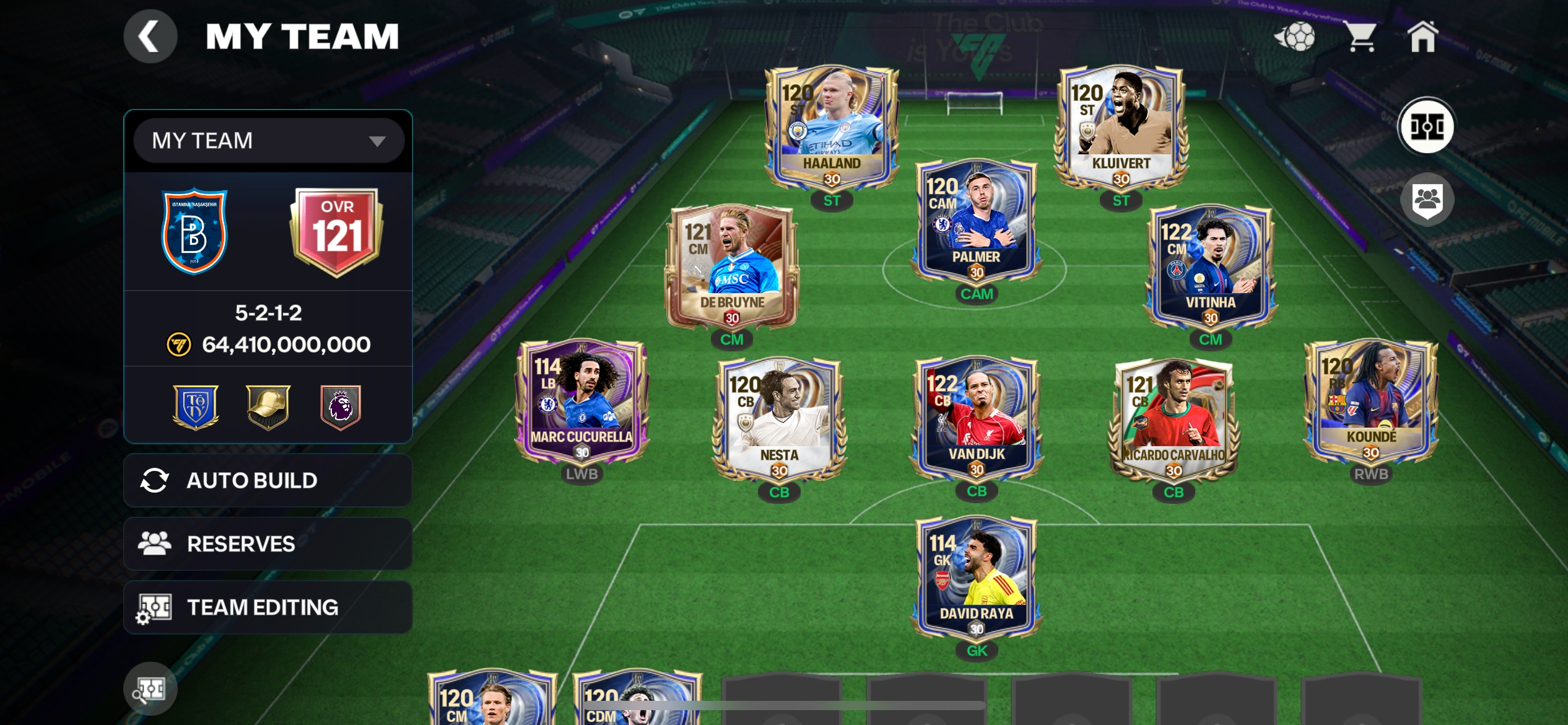Enter TEAM EDITING mode

(x=268, y=607)
